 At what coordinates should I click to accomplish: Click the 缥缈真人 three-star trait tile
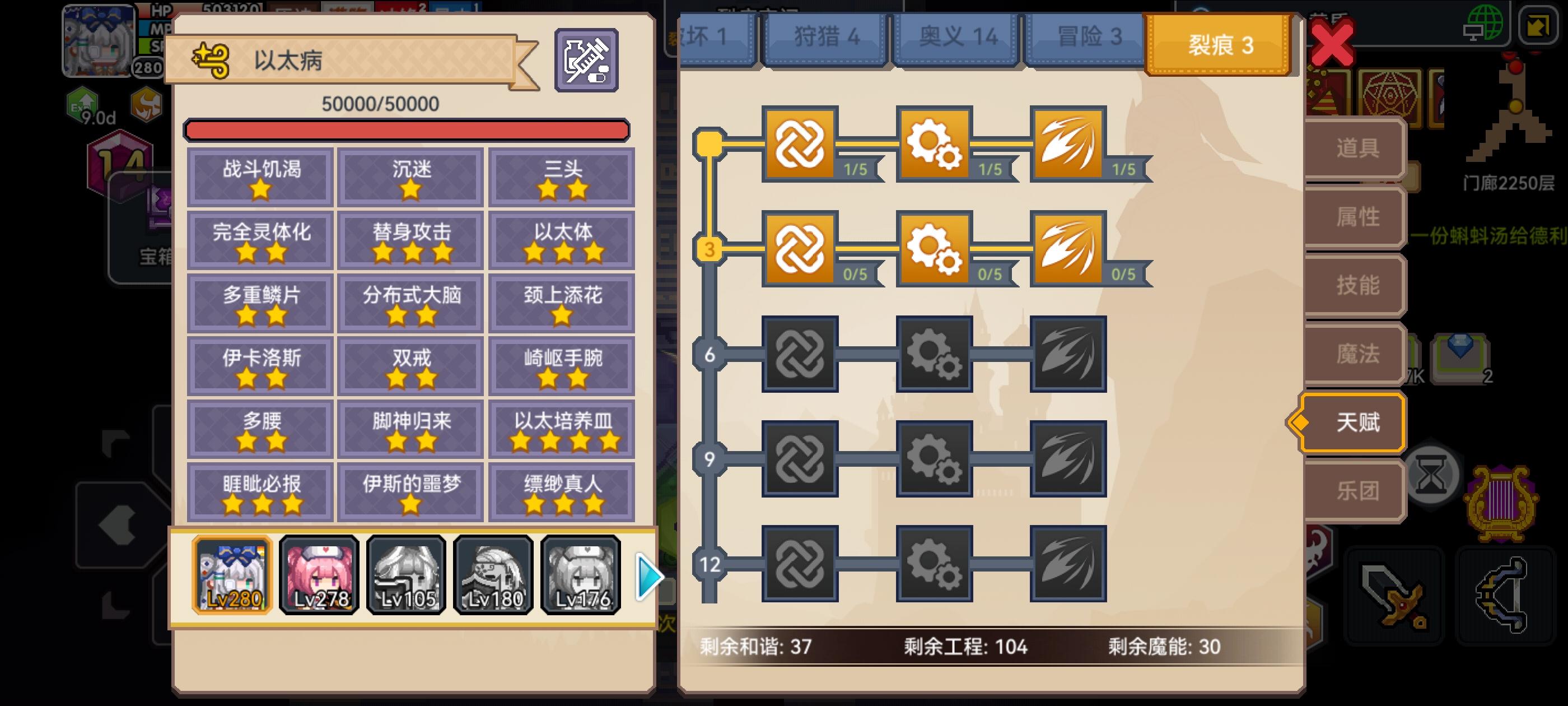563,491
